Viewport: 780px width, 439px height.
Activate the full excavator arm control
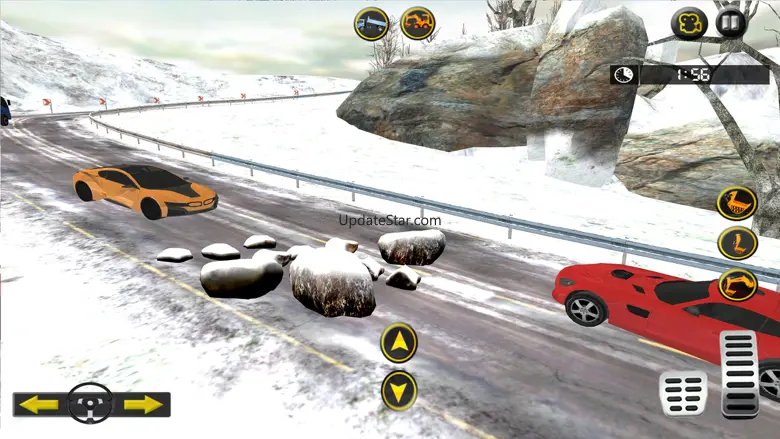click(737, 284)
